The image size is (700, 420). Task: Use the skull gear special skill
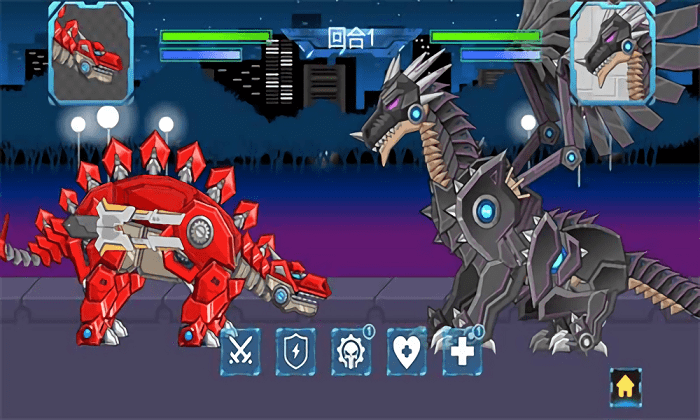click(351, 351)
